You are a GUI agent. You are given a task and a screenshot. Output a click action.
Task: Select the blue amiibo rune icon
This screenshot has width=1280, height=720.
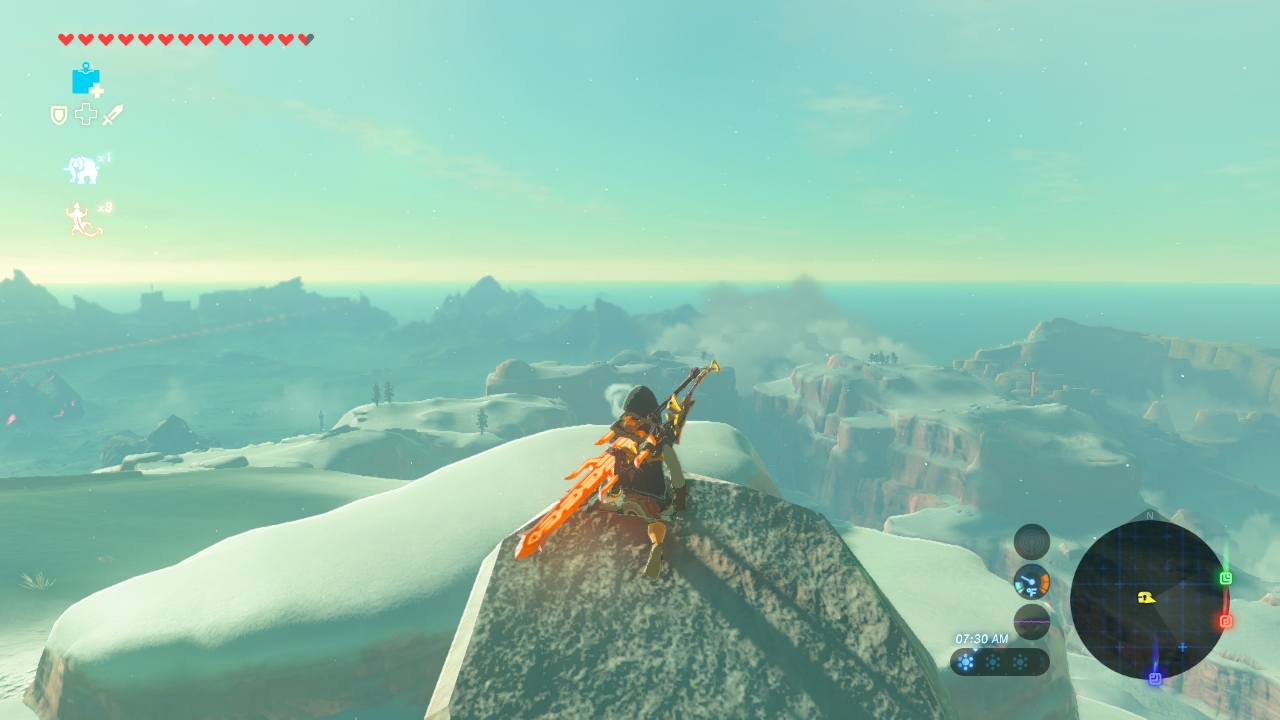(87, 79)
